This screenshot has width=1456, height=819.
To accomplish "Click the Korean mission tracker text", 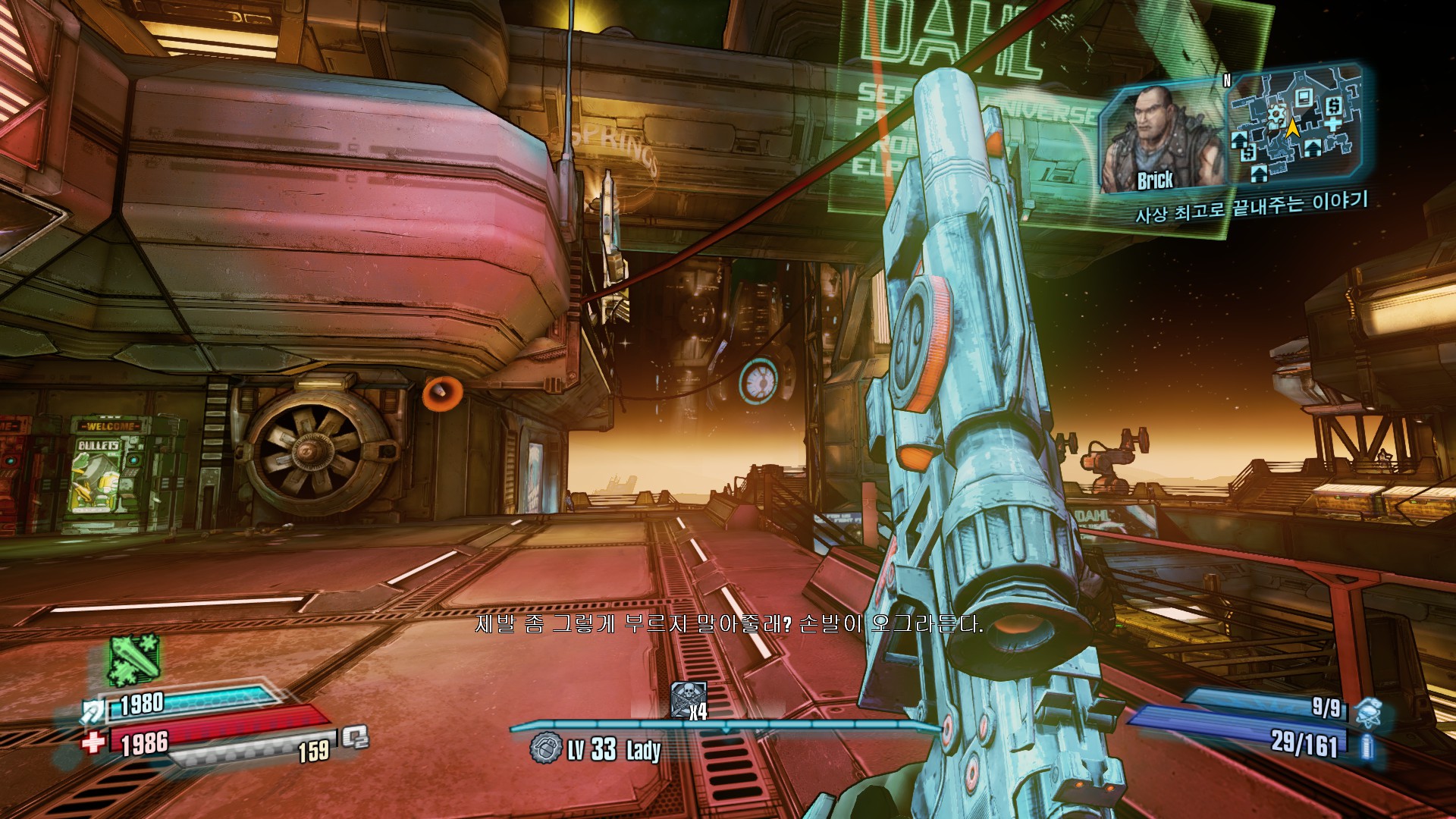I will coord(1251,206).
